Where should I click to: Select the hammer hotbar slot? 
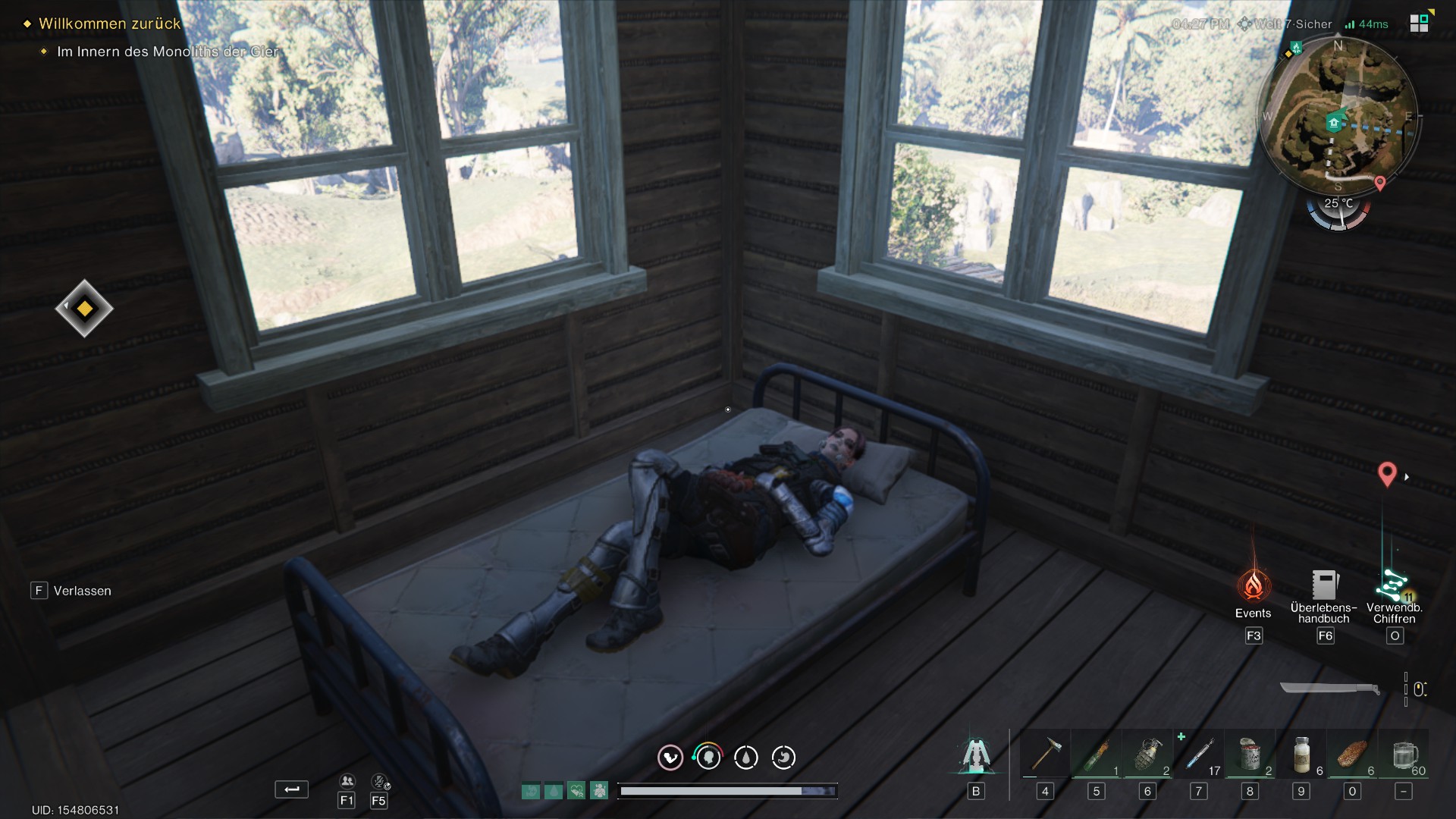point(1045,755)
